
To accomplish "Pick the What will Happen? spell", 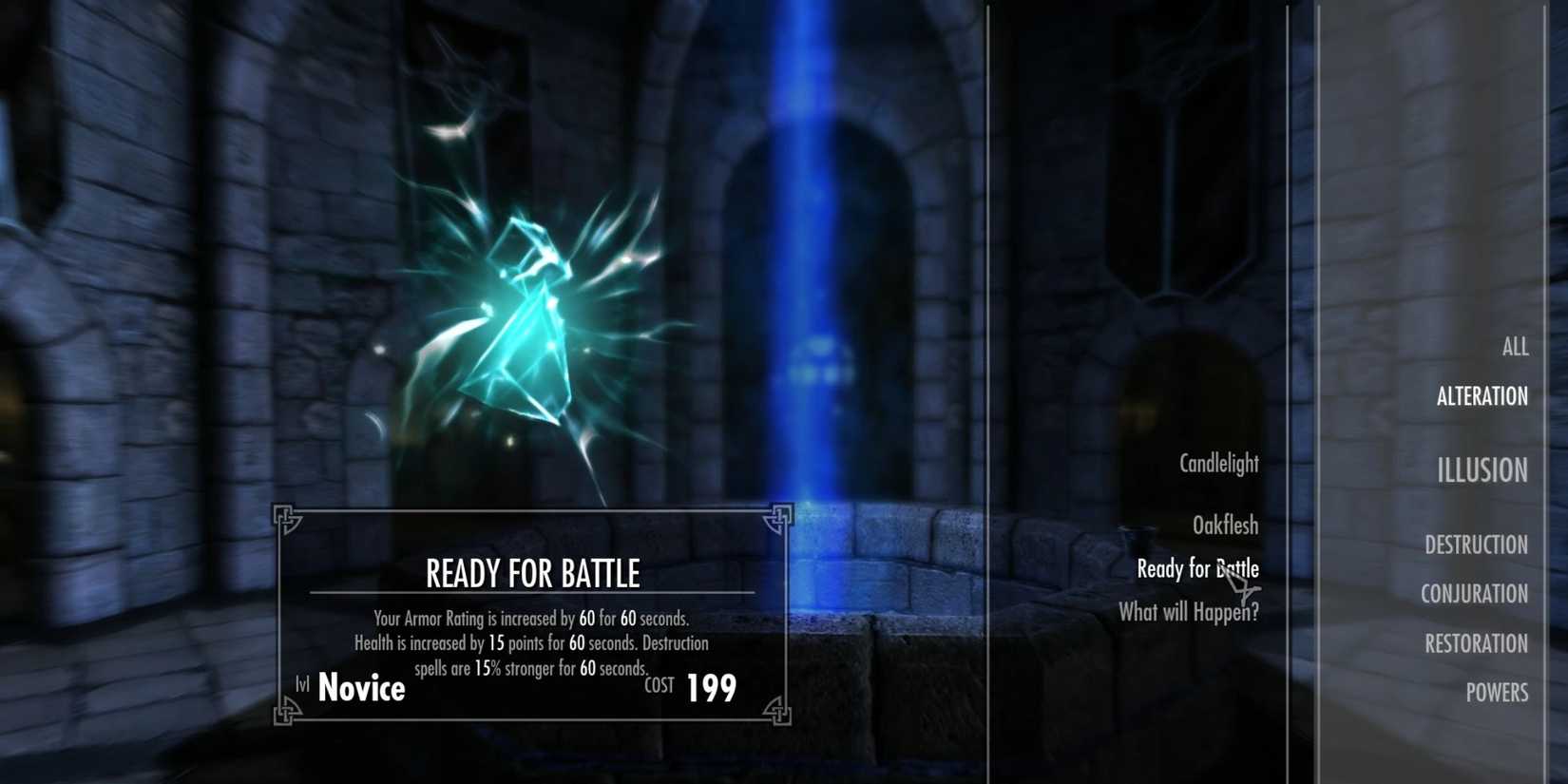I will pyautogui.click(x=1188, y=613).
